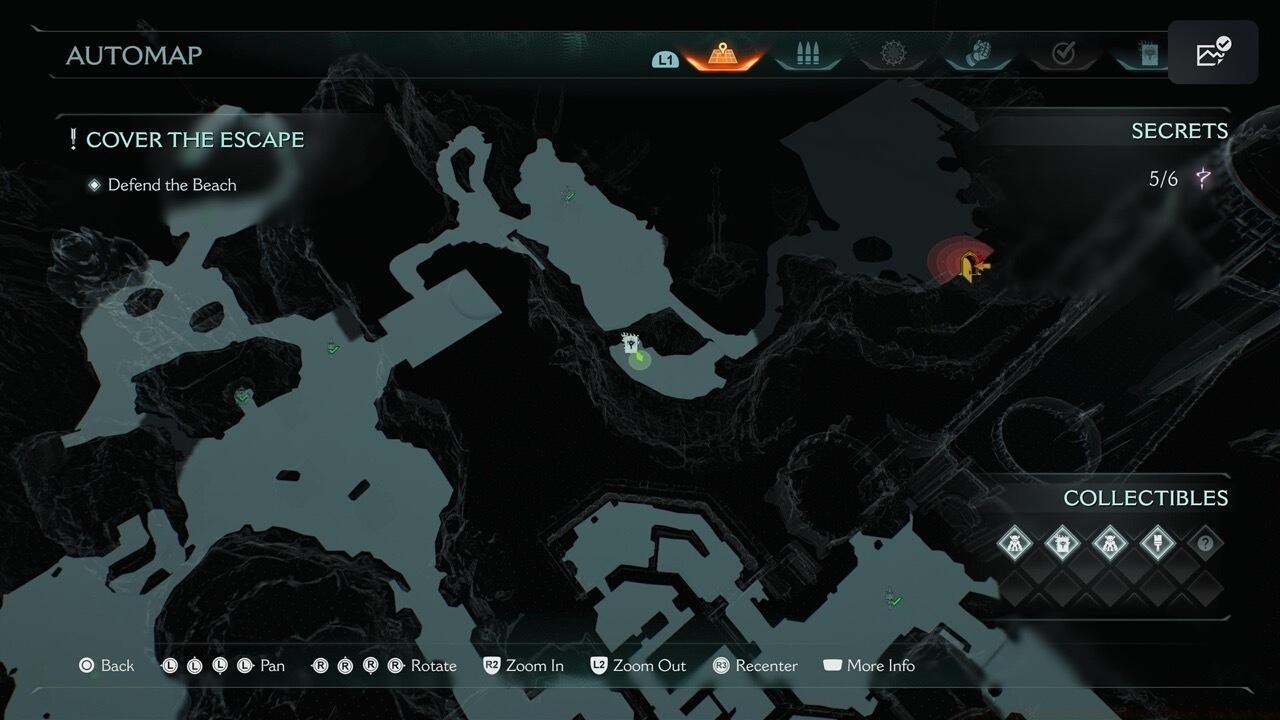
Task: Open the codex page tab
Action: coord(1148,55)
